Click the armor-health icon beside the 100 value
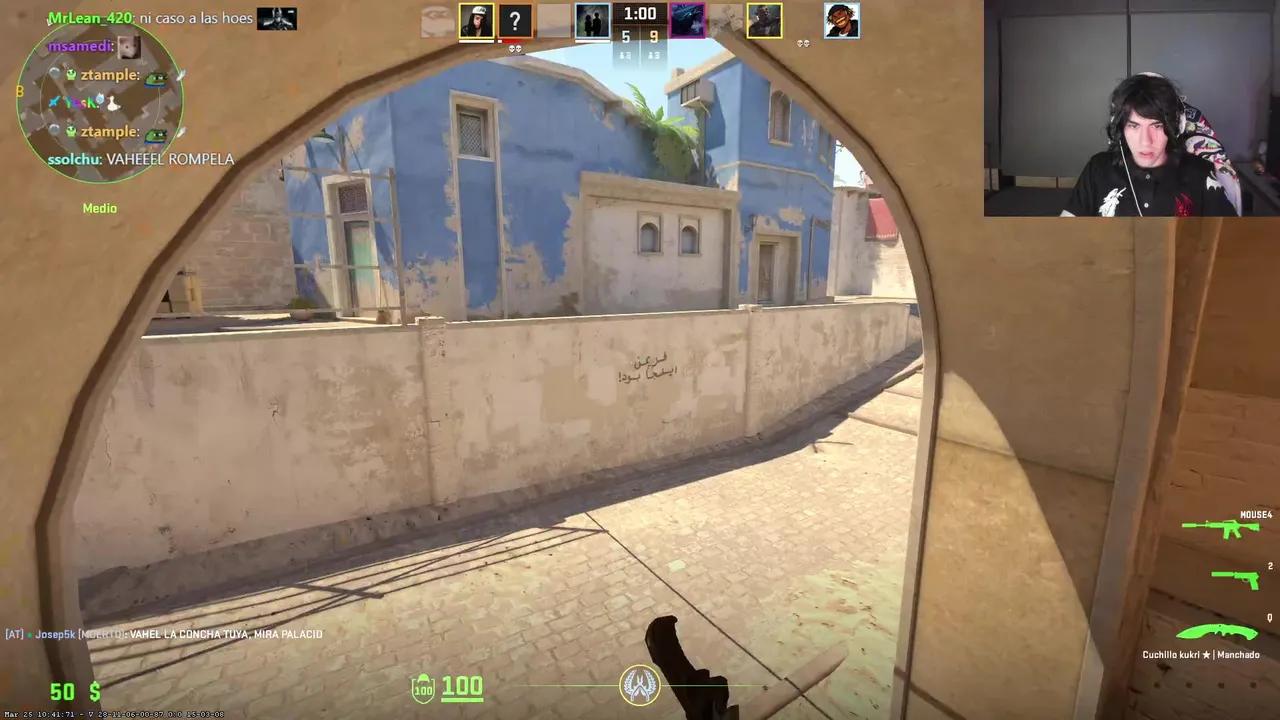The height and width of the screenshot is (720, 1280). [x=423, y=687]
